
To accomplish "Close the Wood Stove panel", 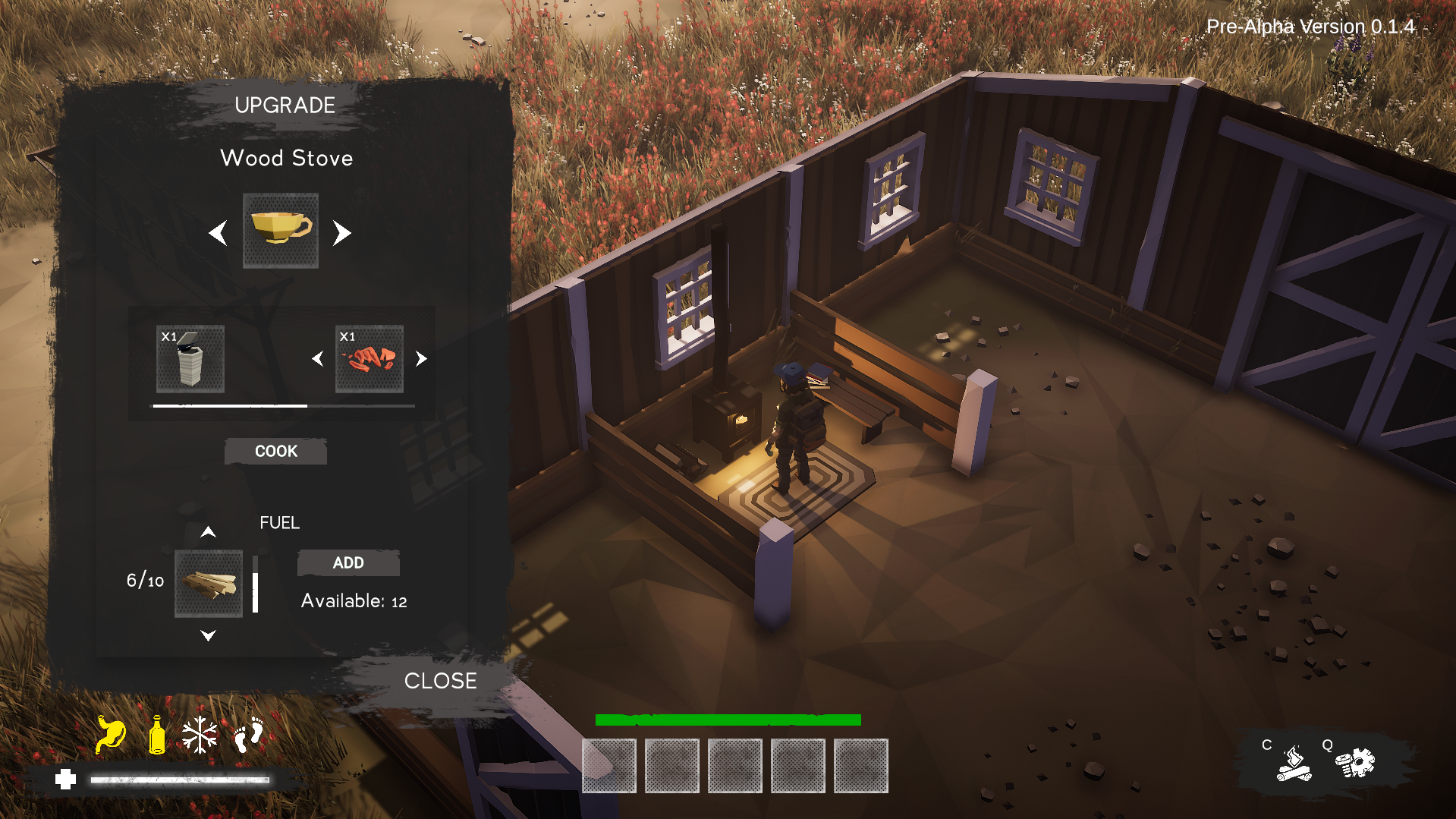I will pos(440,681).
